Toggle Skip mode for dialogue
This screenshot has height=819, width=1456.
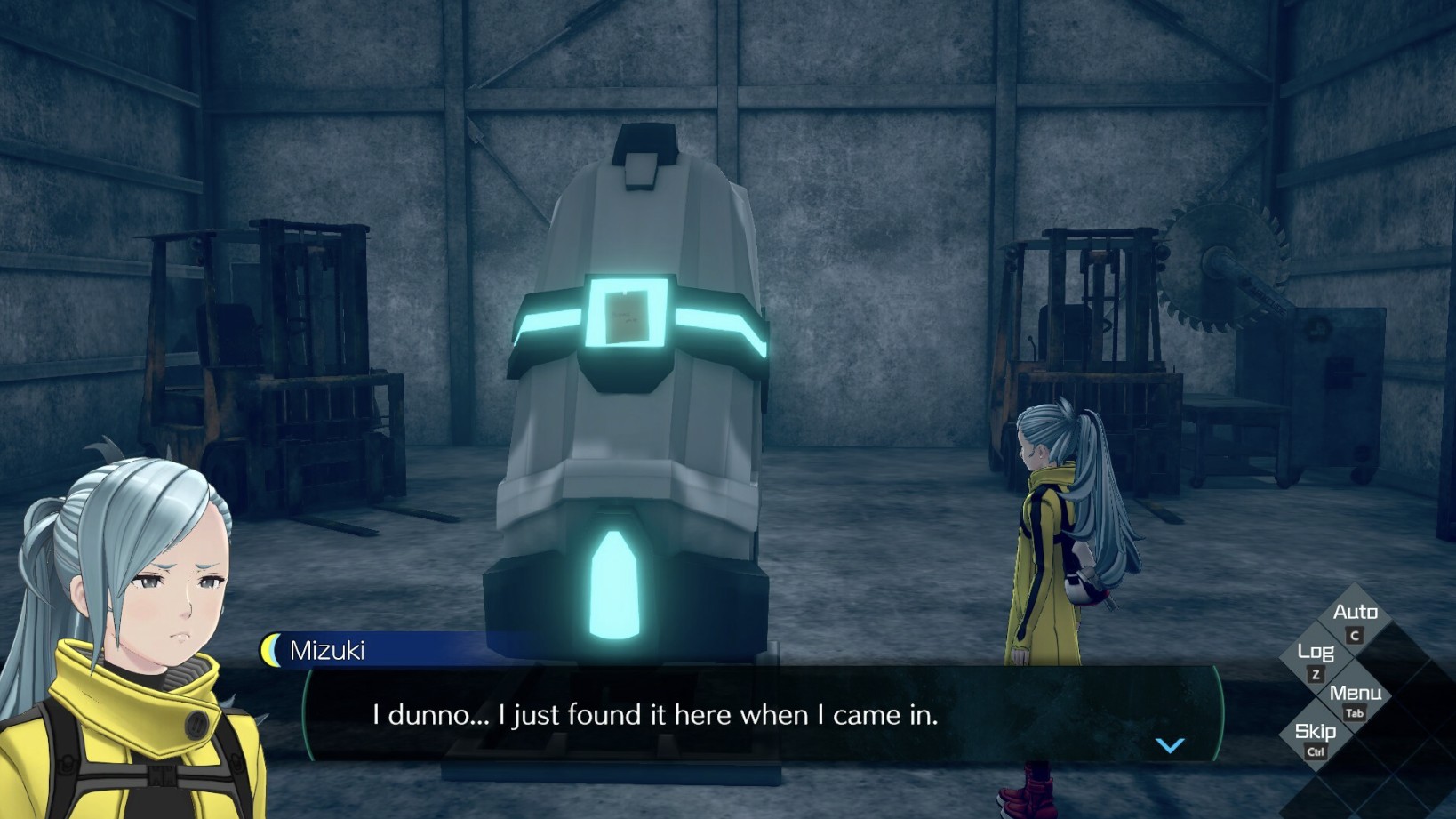pos(1317,732)
